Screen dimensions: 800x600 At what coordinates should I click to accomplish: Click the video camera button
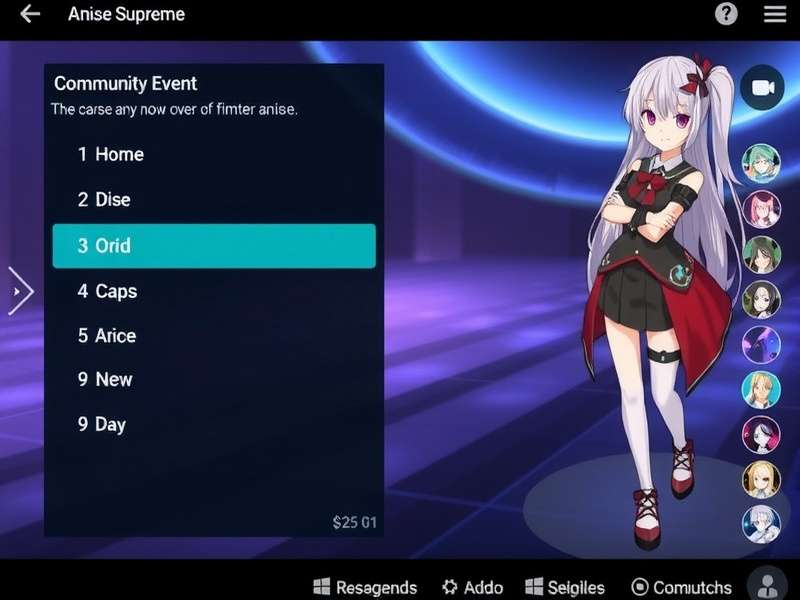point(762,88)
